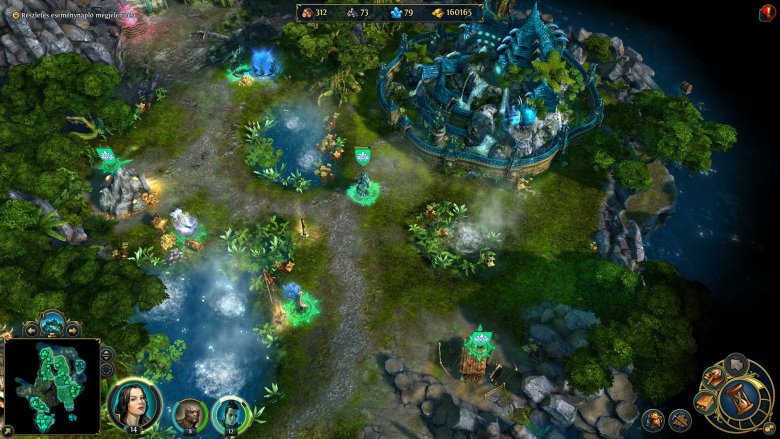Open the quest scroll with magnifier icon

pyautogui.click(x=712, y=377)
